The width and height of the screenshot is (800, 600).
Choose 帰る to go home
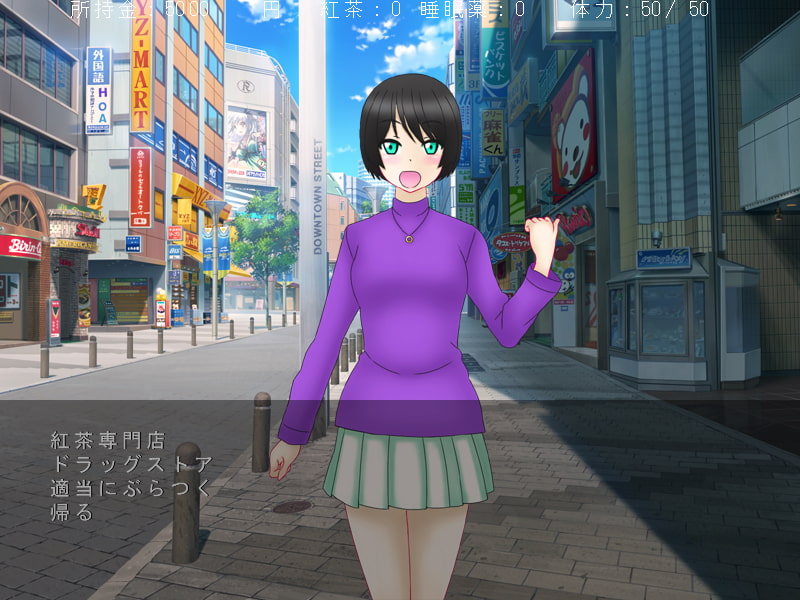click(x=71, y=513)
